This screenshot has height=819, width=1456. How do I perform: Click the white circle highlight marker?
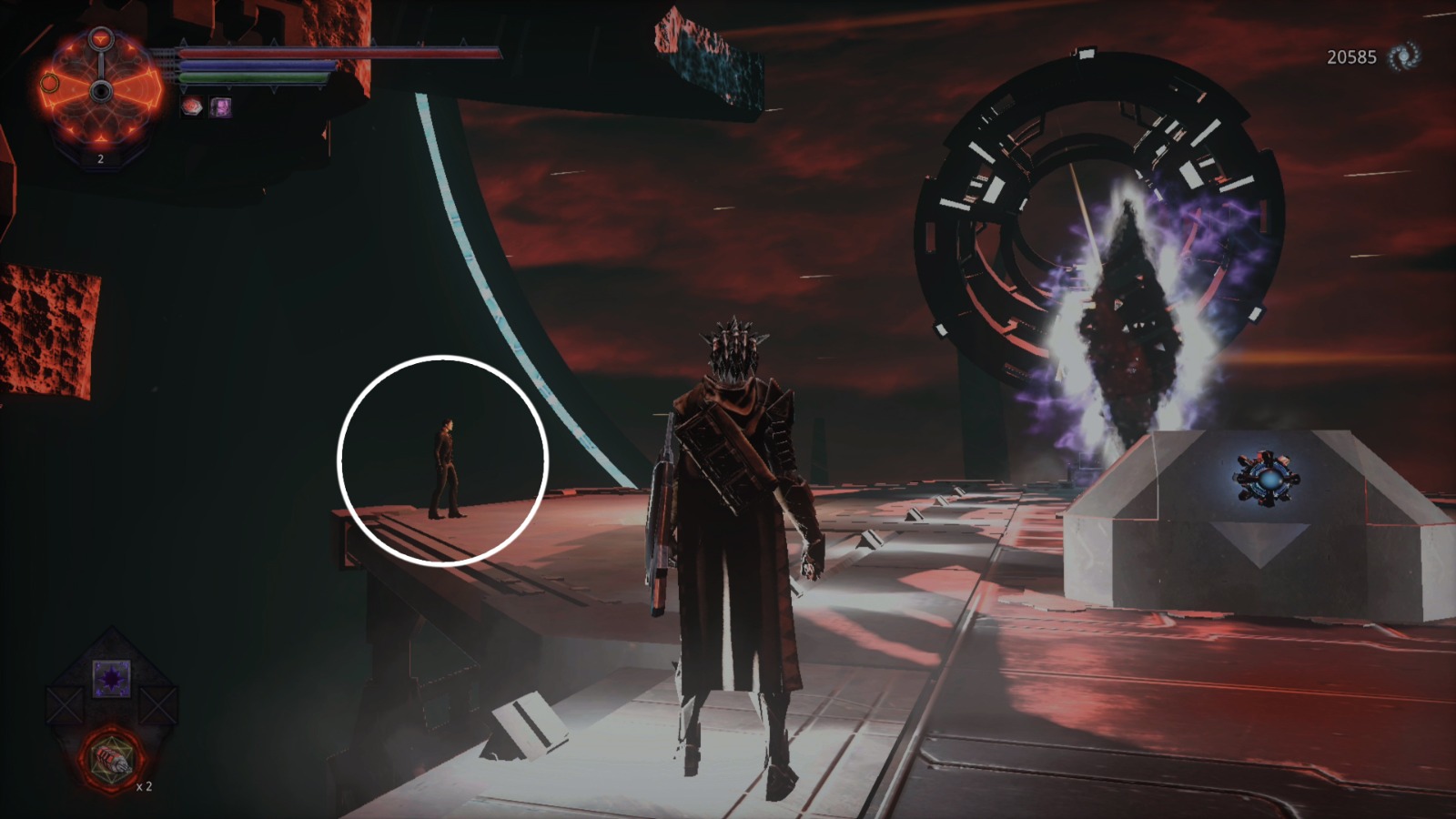442,462
